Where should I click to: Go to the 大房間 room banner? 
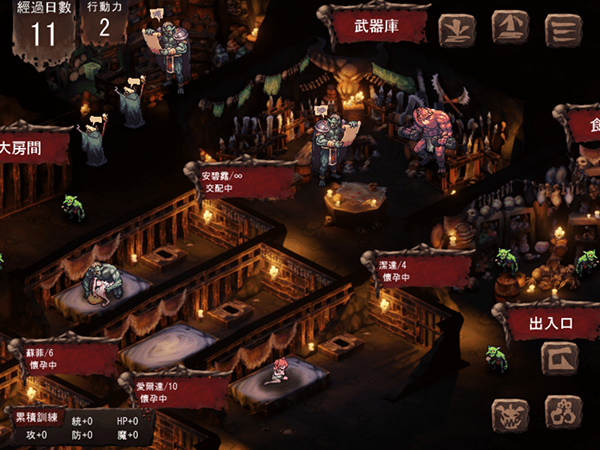(x=30, y=149)
